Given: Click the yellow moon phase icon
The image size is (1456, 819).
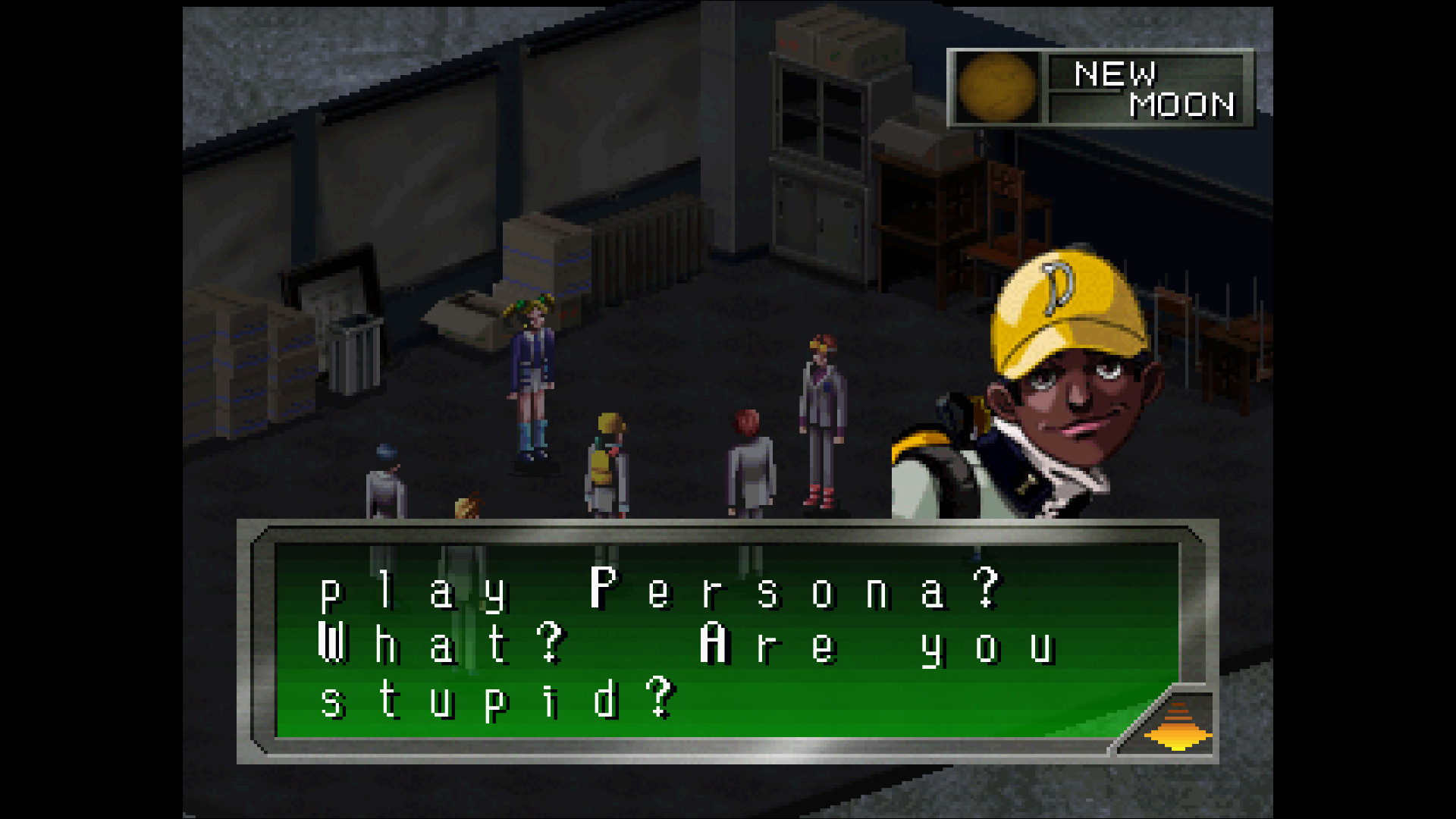Looking at the screenshot, I should pos(996,88).
